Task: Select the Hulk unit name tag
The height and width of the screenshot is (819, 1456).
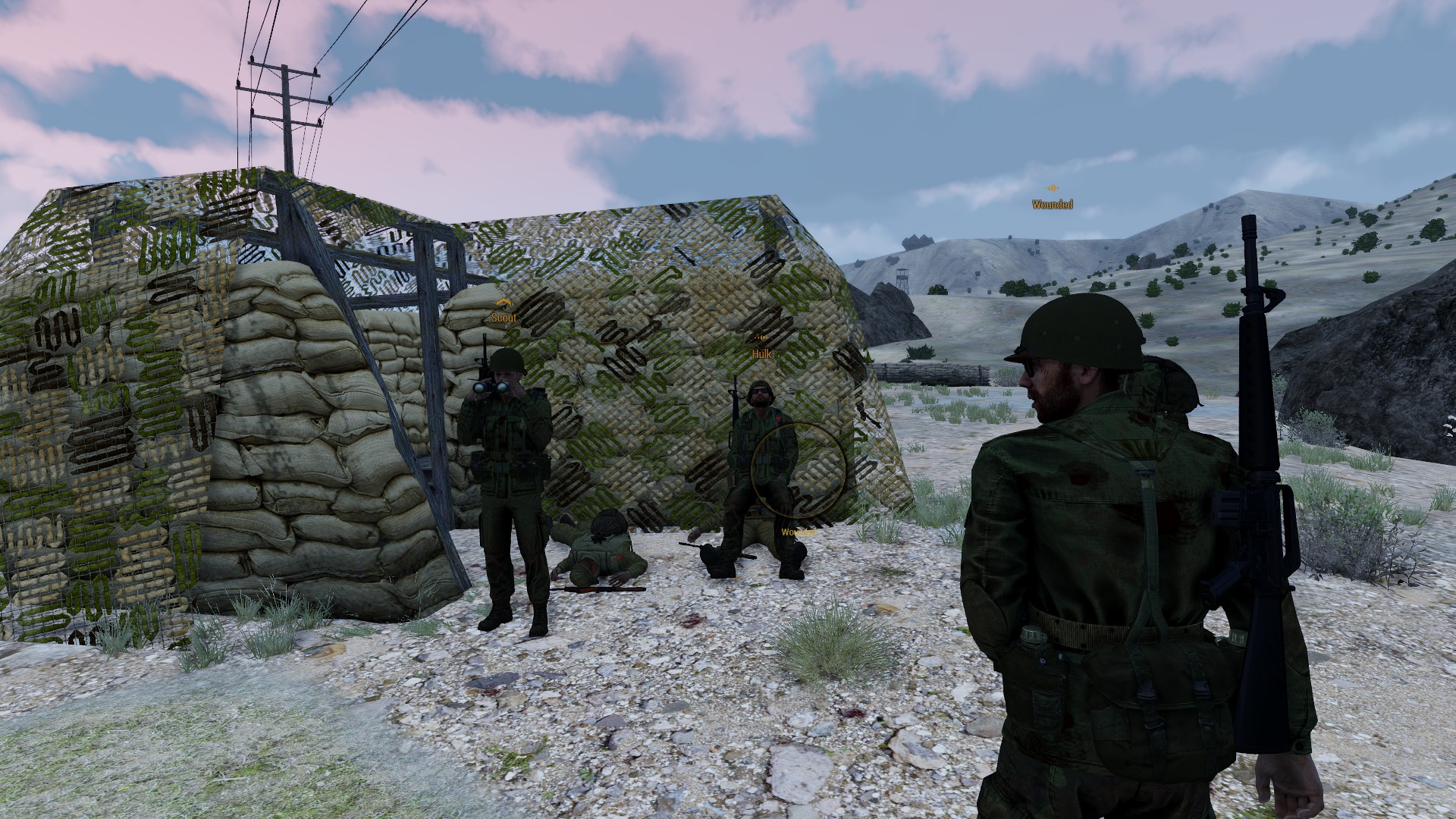Action: [761, 354]
